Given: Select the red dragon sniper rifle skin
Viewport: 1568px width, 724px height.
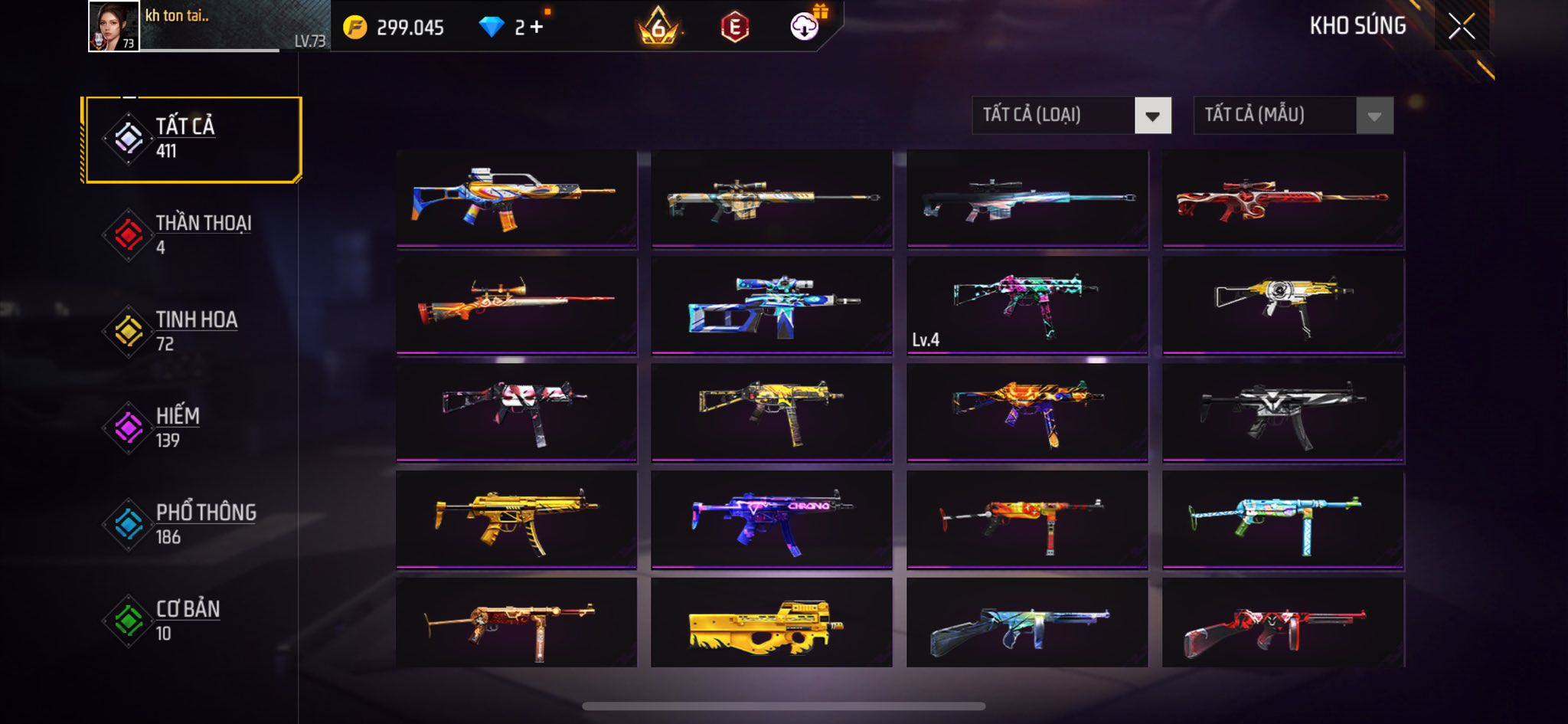Looking at the screenshot, I should 1282,198.
